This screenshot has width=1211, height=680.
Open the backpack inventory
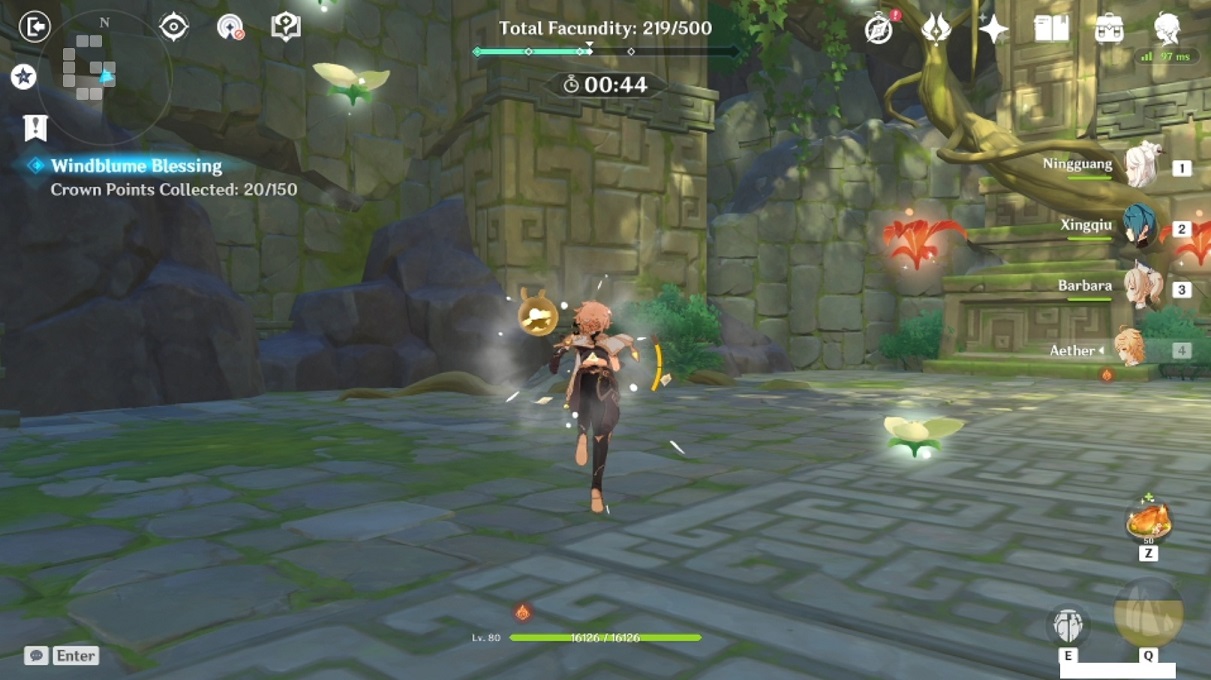point(1109,28)
